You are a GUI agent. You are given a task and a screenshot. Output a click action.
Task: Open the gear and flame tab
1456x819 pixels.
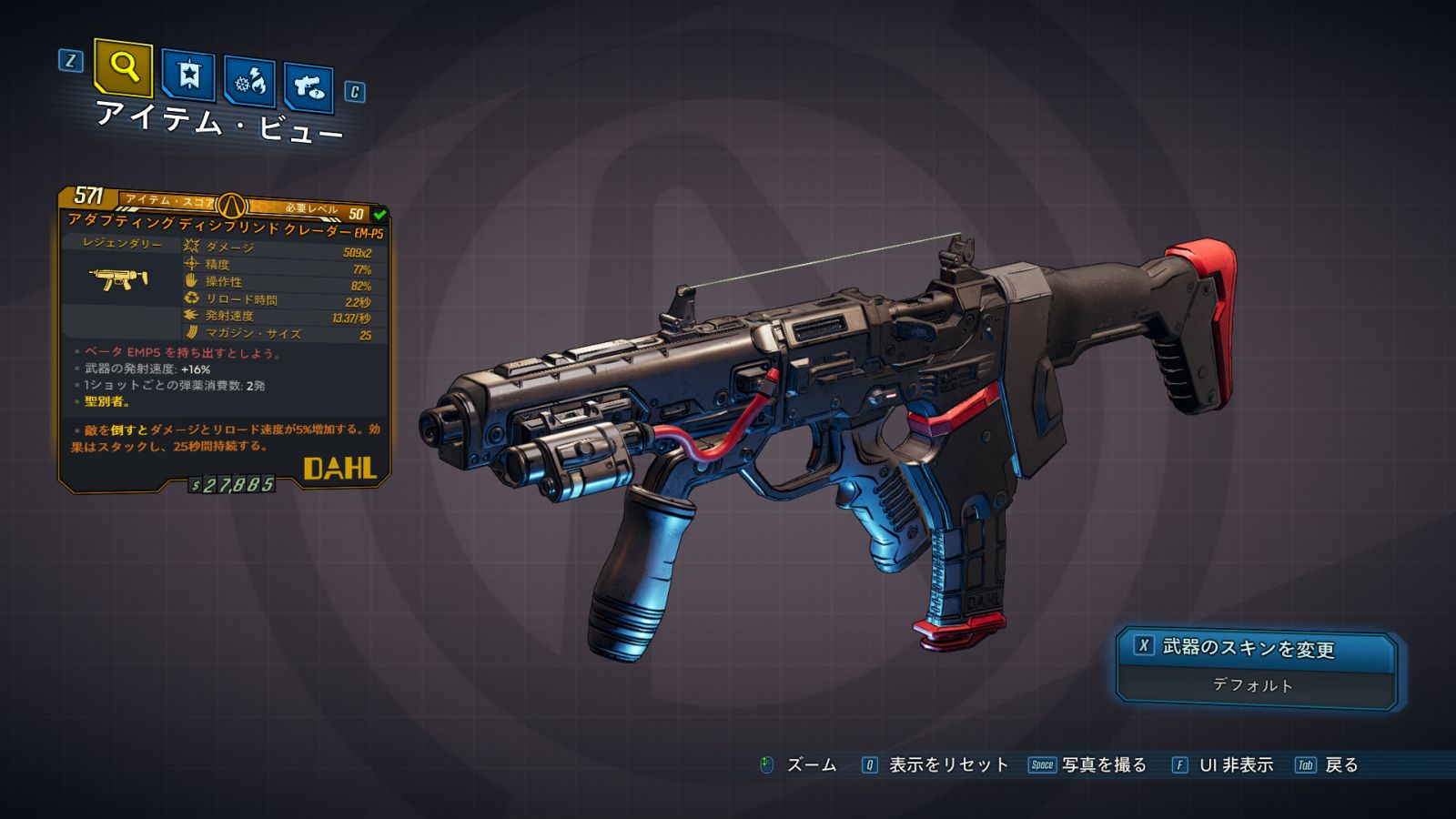(x=250, y=83)
